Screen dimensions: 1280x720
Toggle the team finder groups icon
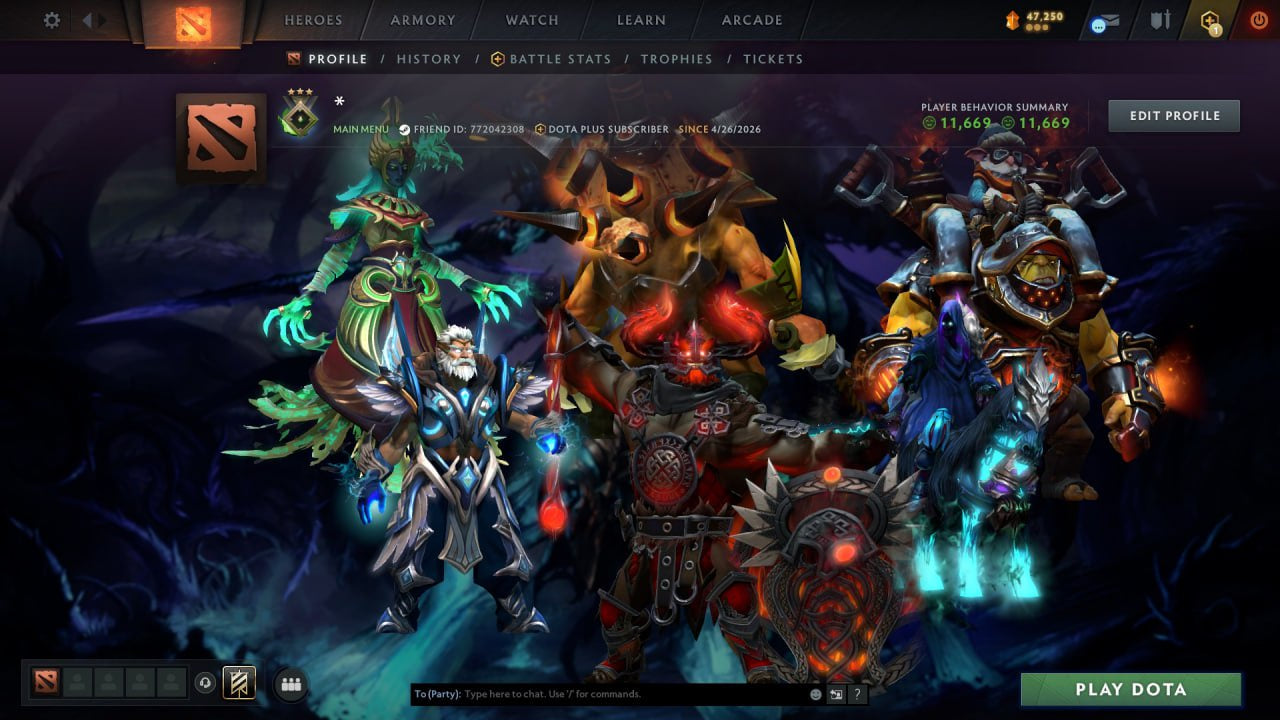coord(290,682)
